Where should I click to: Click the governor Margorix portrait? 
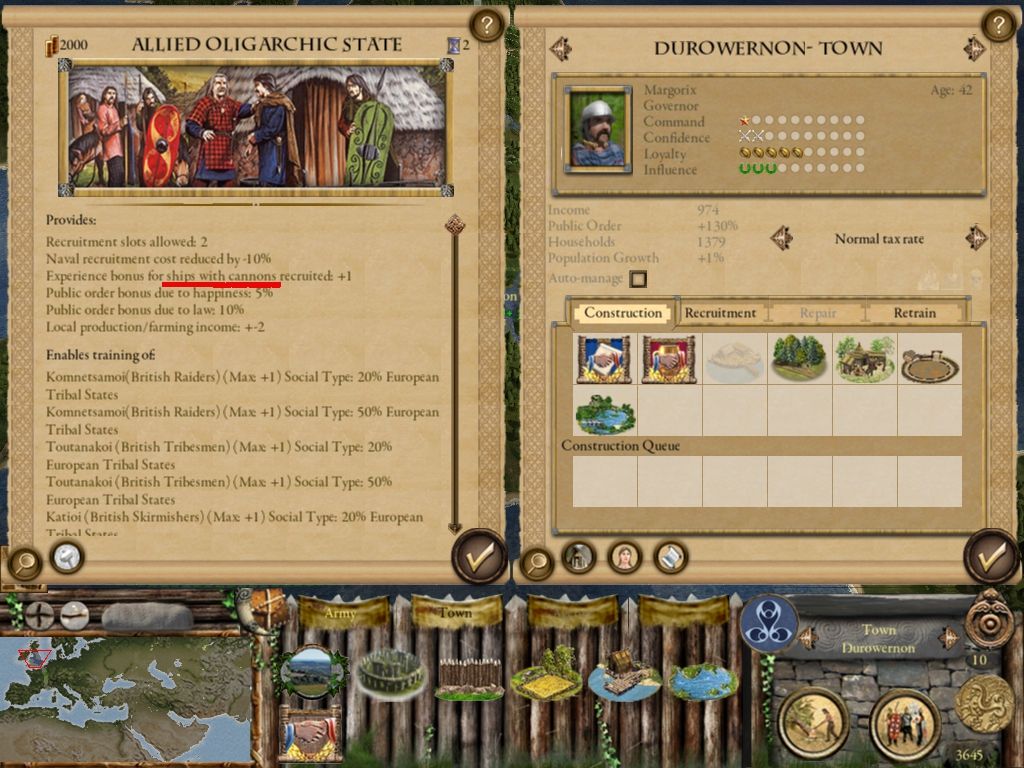598,127
